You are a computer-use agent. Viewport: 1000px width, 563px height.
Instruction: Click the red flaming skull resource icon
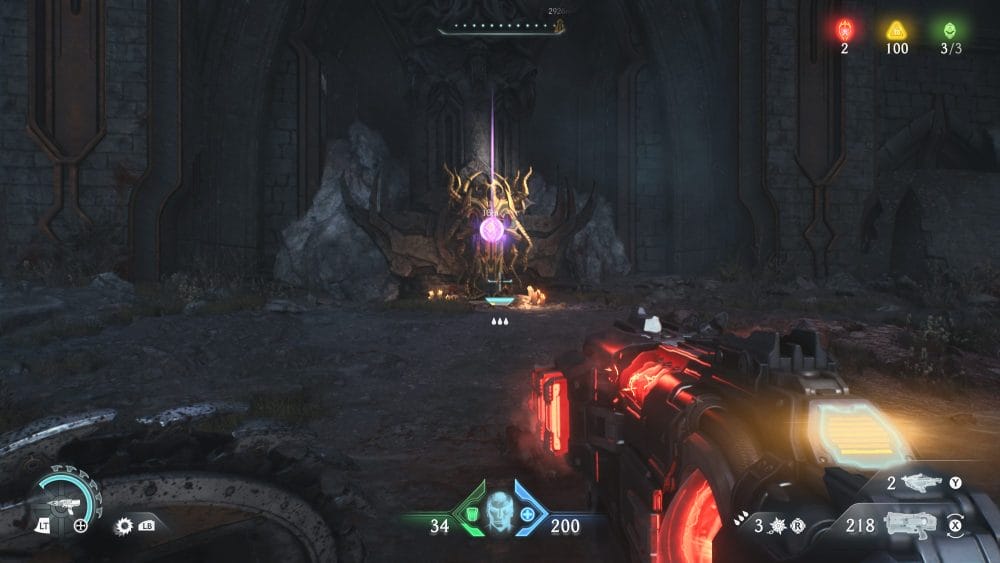tap(844, 30)
